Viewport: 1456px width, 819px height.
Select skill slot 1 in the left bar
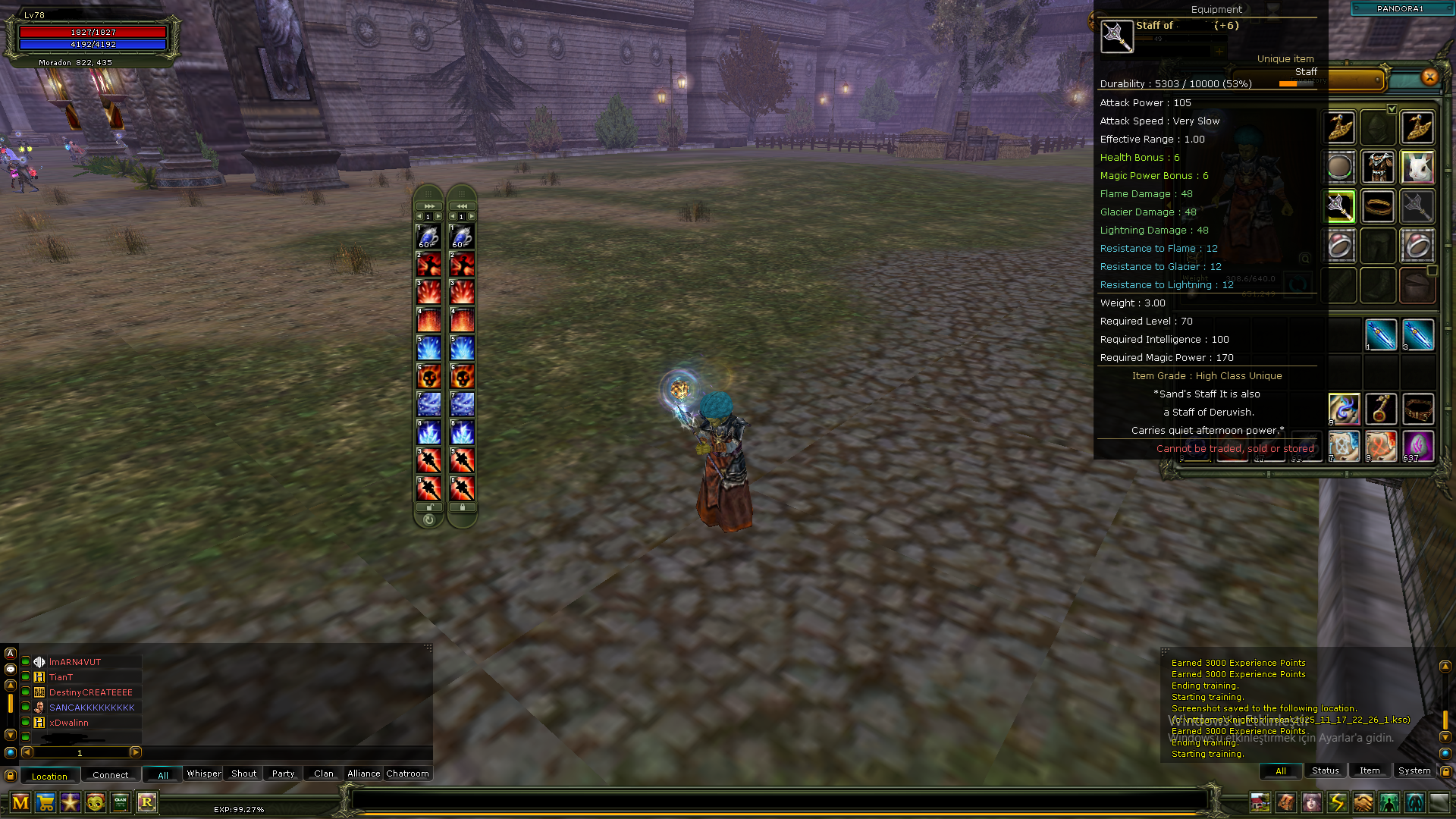coord(428,235)
